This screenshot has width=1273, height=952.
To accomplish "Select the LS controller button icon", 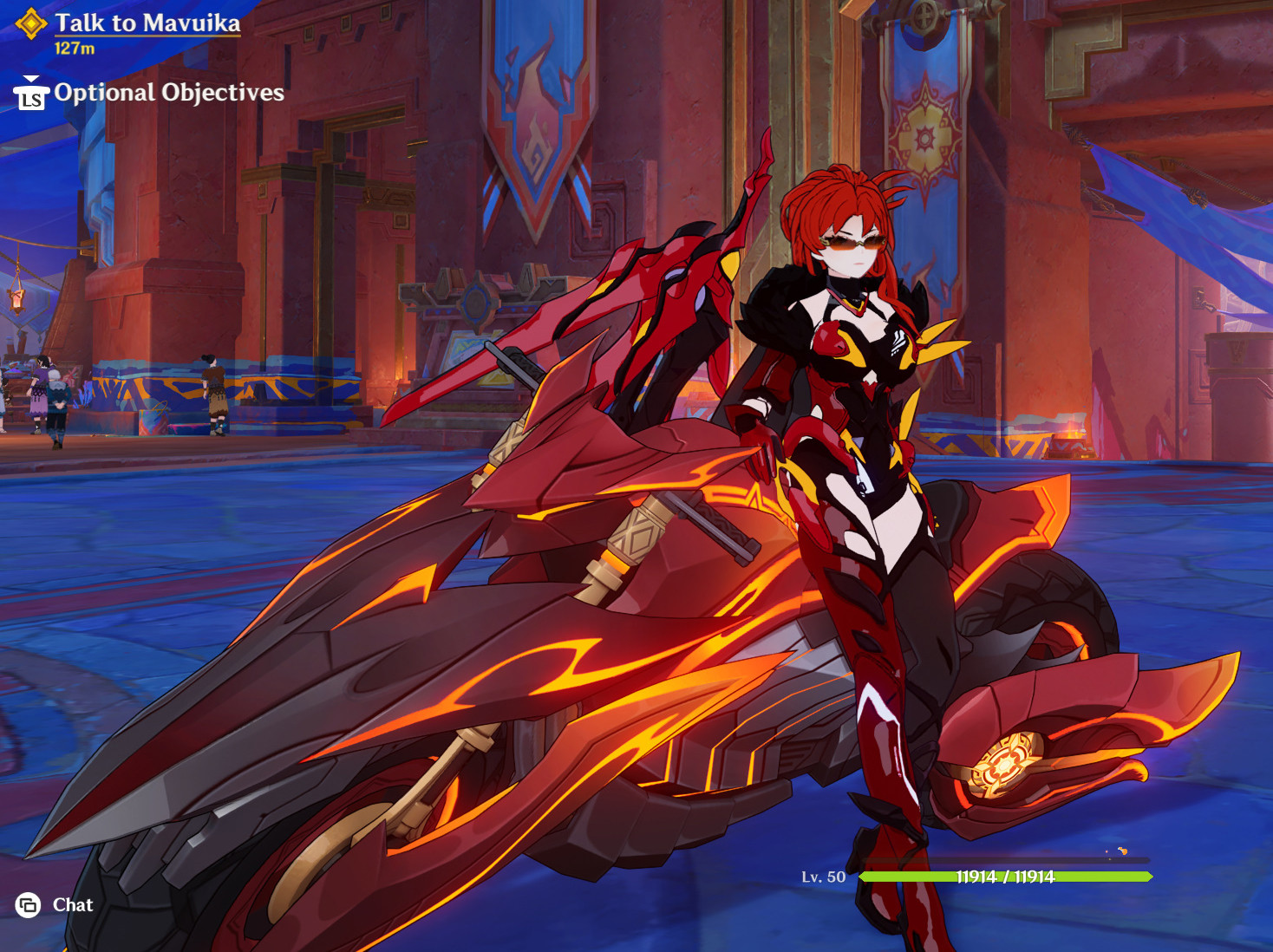I will (x=30, y=99).
